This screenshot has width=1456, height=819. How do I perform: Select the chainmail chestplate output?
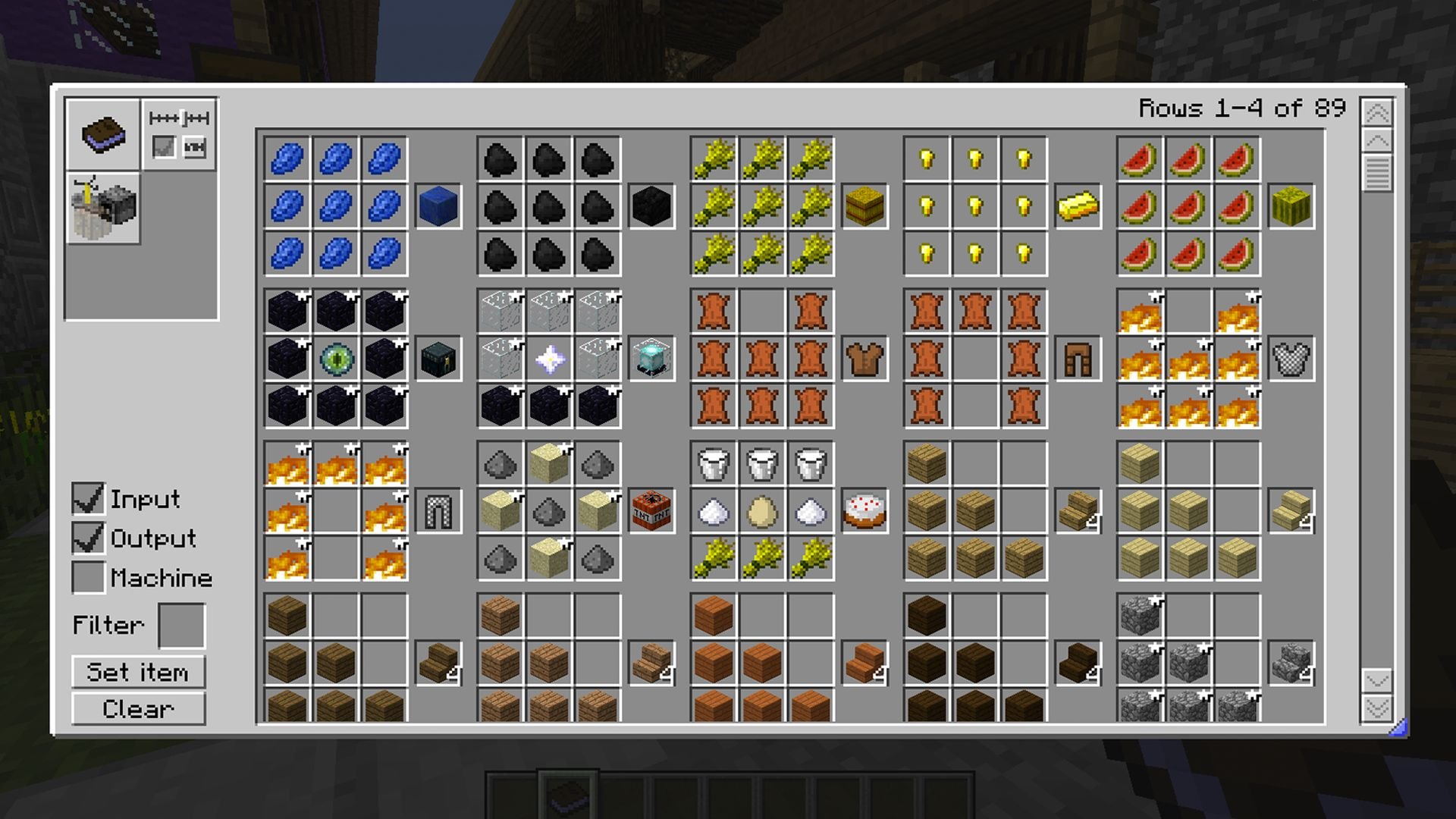pos(1291,359)
